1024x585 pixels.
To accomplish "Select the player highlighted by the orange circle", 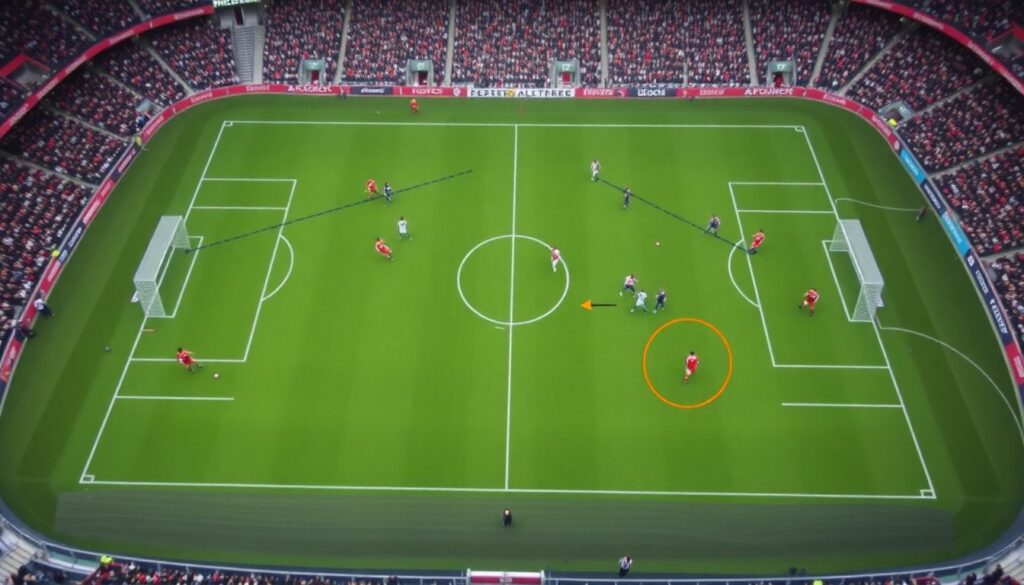I will pos(690,365).
